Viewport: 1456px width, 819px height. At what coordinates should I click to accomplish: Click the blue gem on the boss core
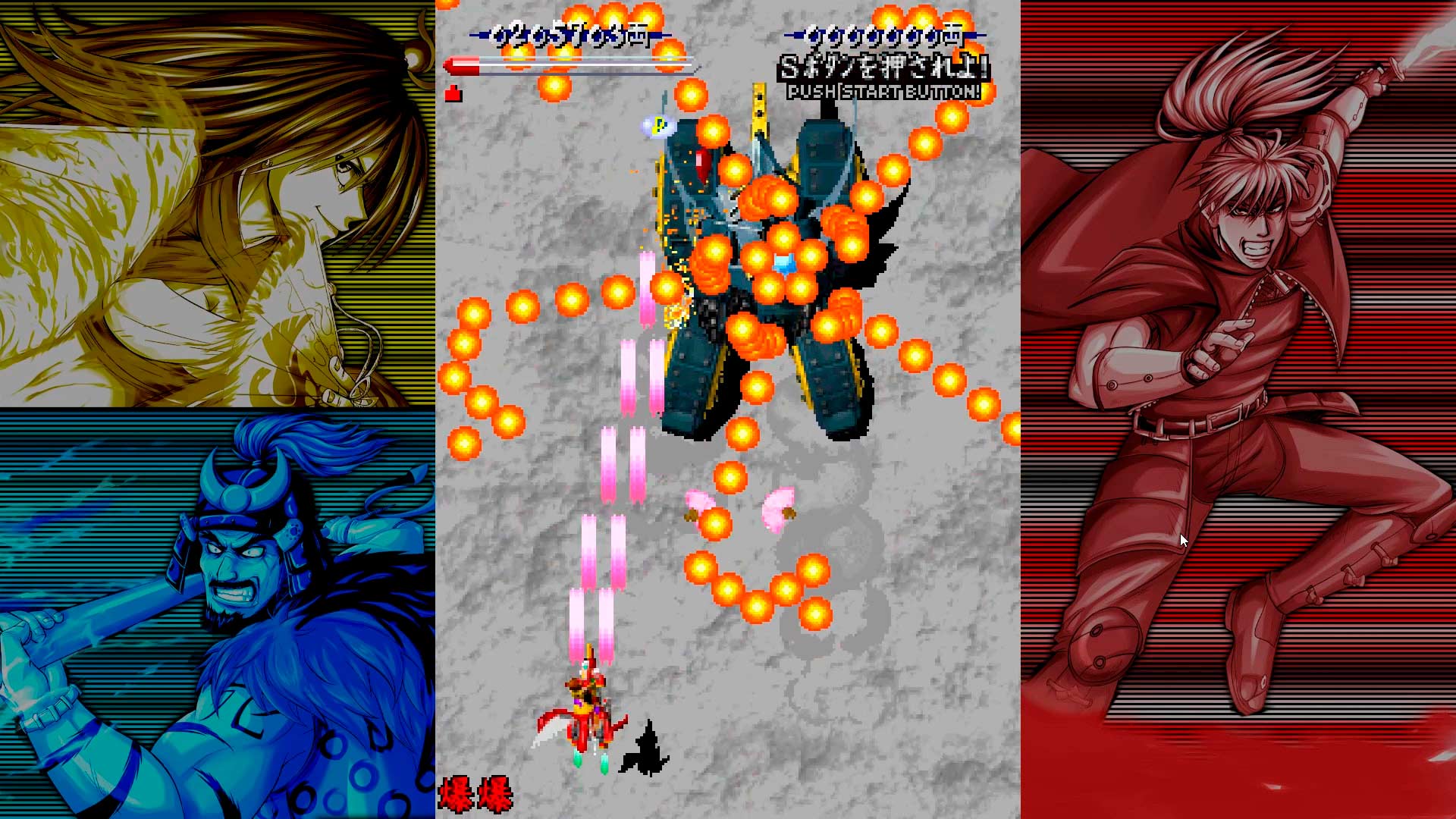785,262
